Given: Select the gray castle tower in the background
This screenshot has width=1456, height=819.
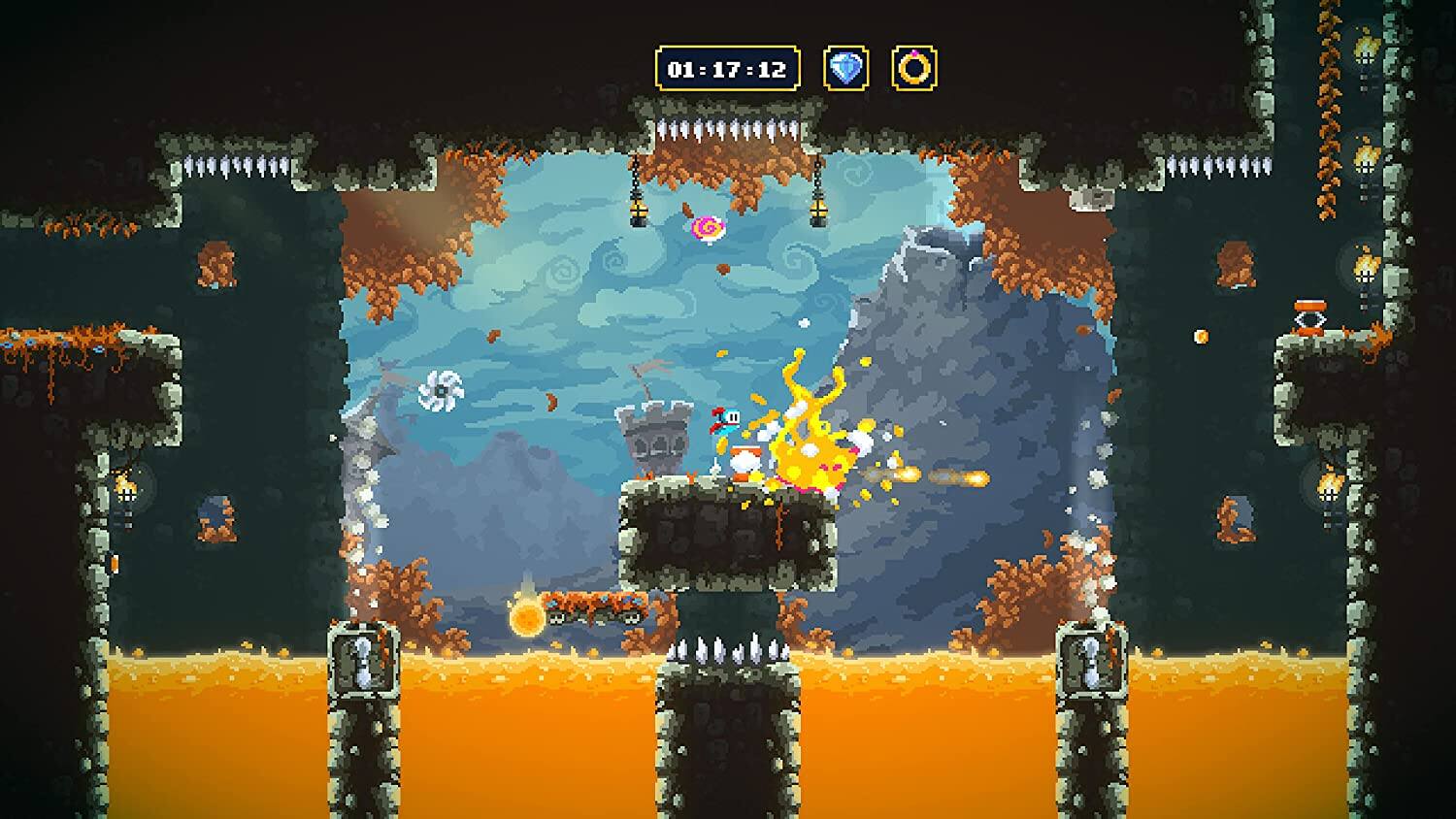Looking at the screenshot, I should point(657,435).
